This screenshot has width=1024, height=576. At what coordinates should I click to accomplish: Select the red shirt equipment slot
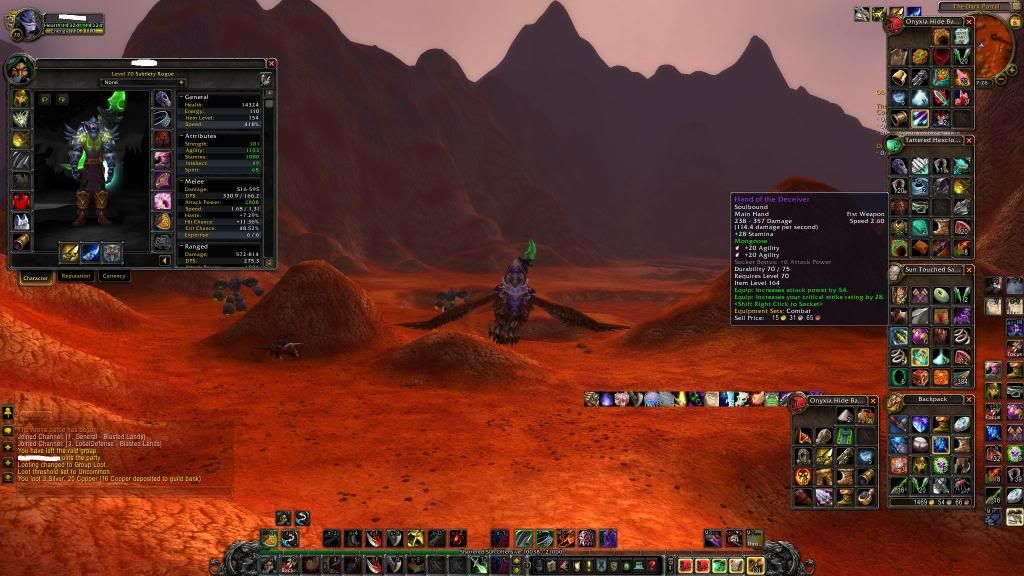coord(20,202)
